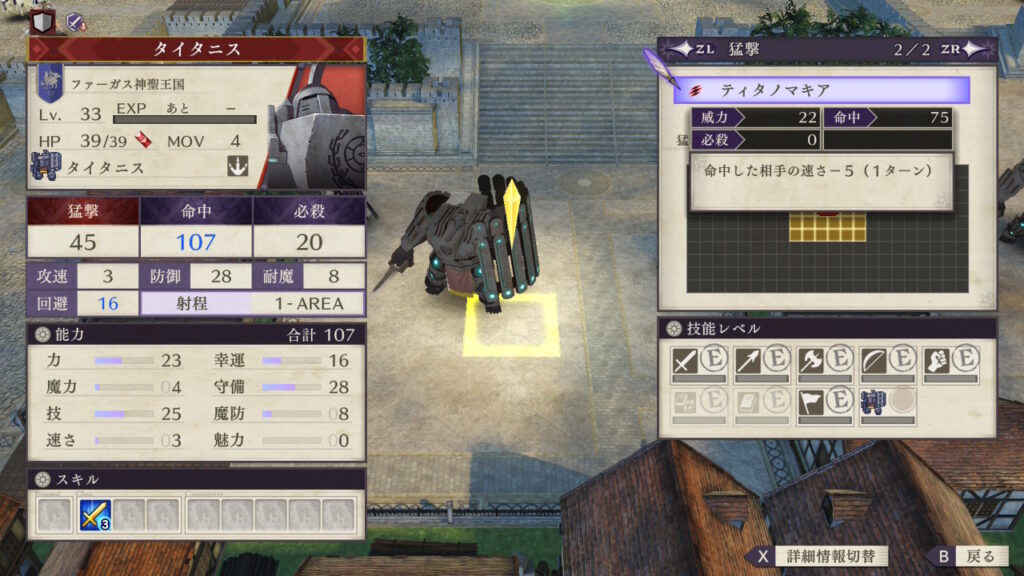Click the claw footprint movement type icon
The height and width of the screenshot is (576, 1024).
pos(237,167)
